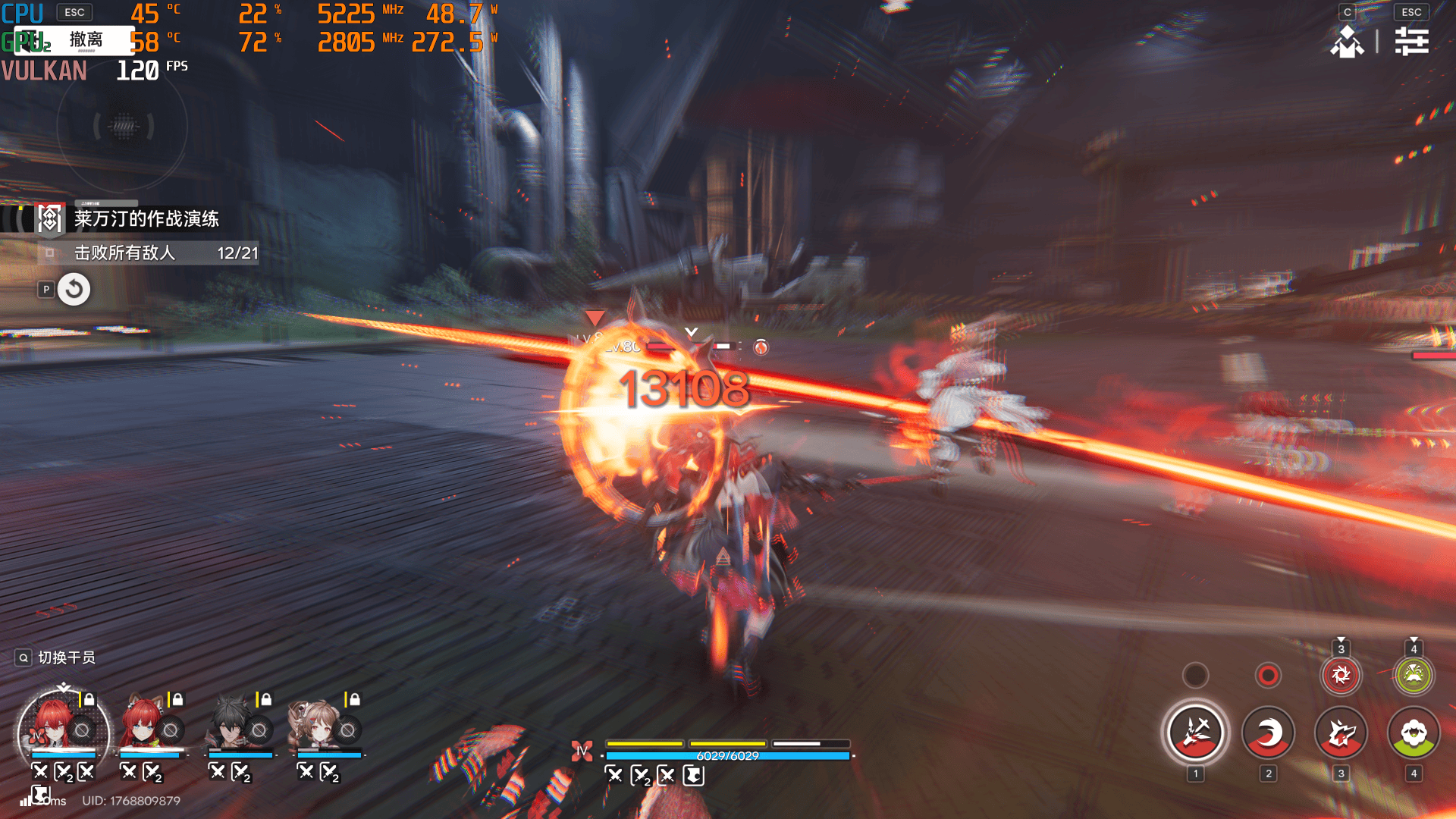
Task: Use the crescent wave skill
Action: click(1268, 733)
